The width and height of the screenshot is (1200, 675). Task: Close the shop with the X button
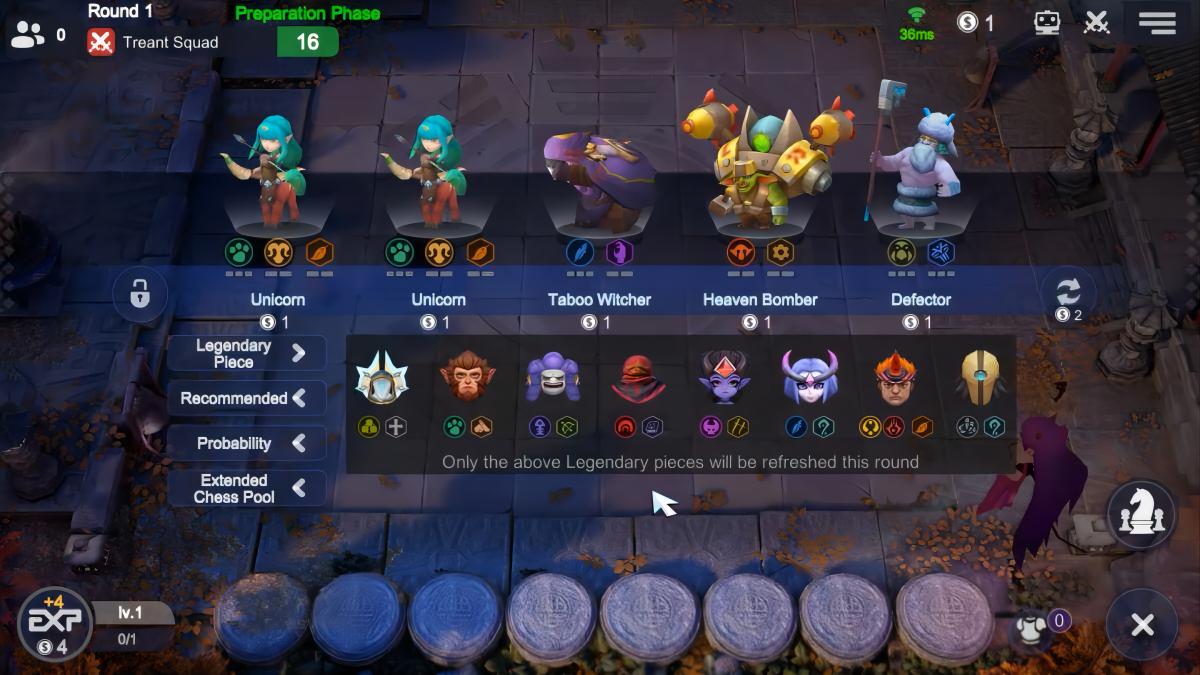click(x=1142, y=625)
